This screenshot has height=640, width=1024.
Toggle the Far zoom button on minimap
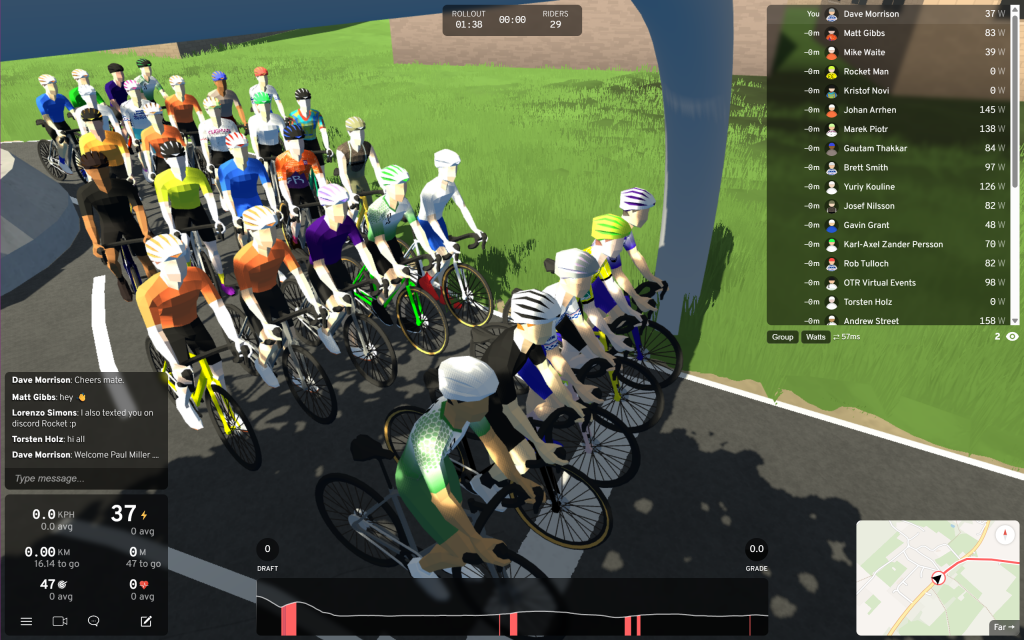coord(1002,627)
